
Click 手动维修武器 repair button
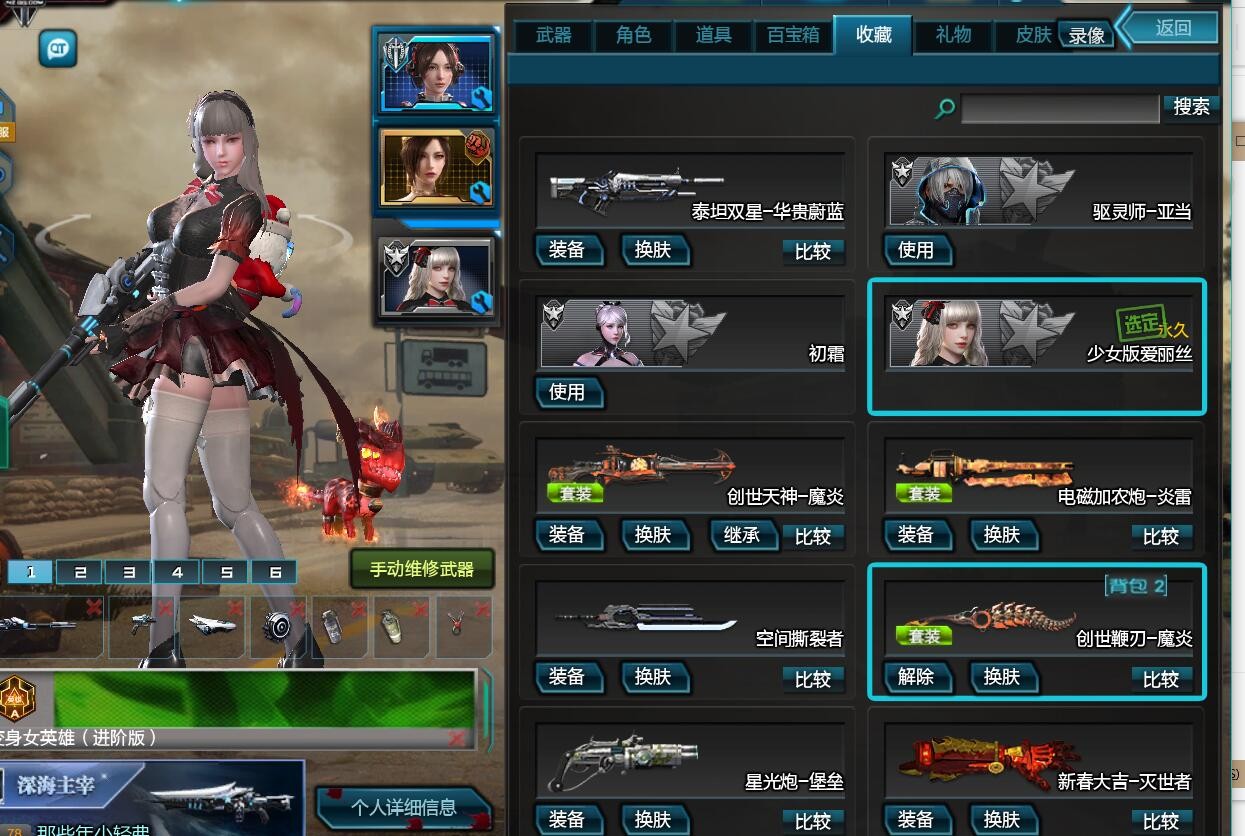tap(421, 569)
